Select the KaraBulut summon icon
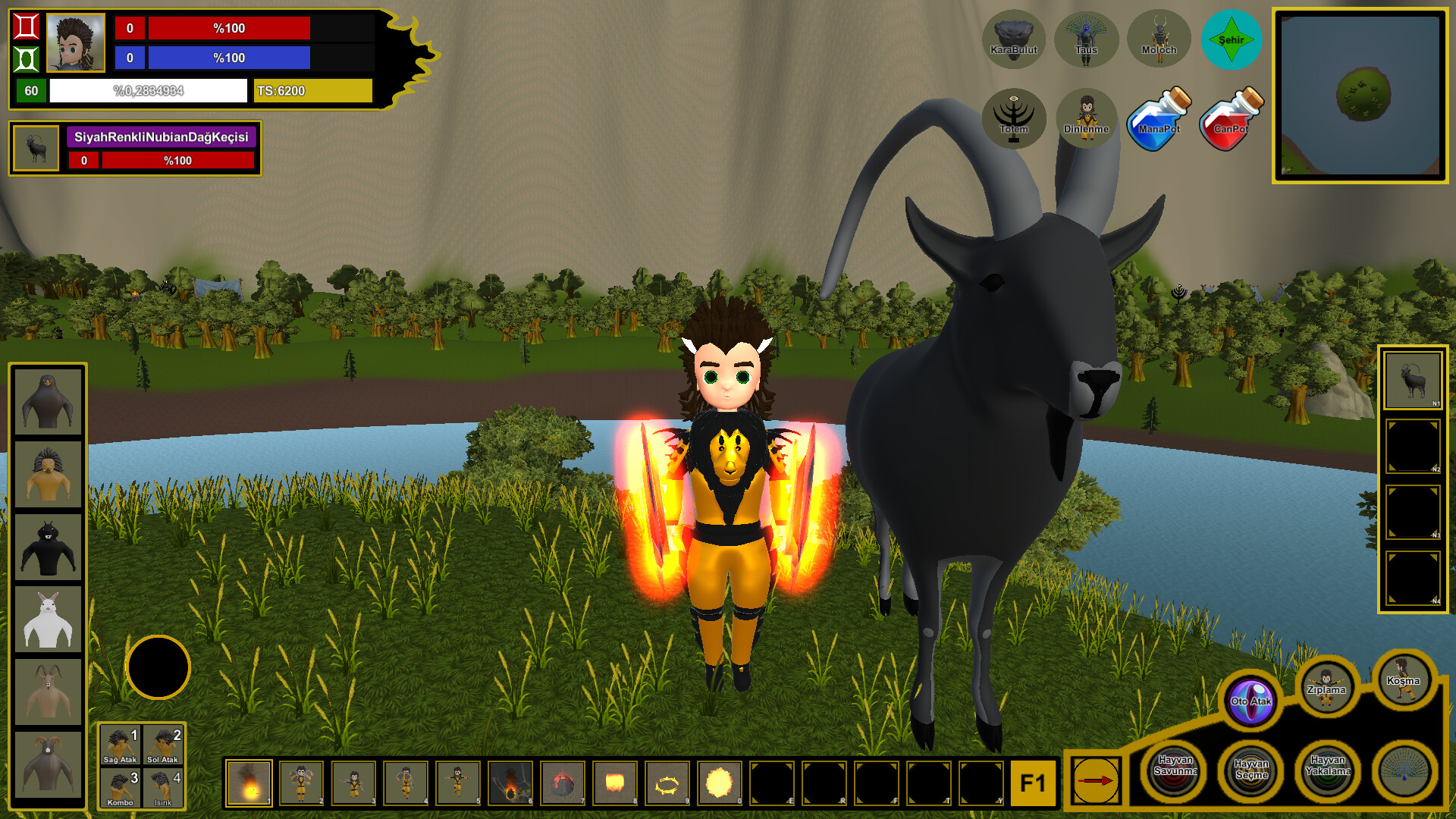The width and height of the screenshot is (1456, 819). click(x=1015, y=39)
